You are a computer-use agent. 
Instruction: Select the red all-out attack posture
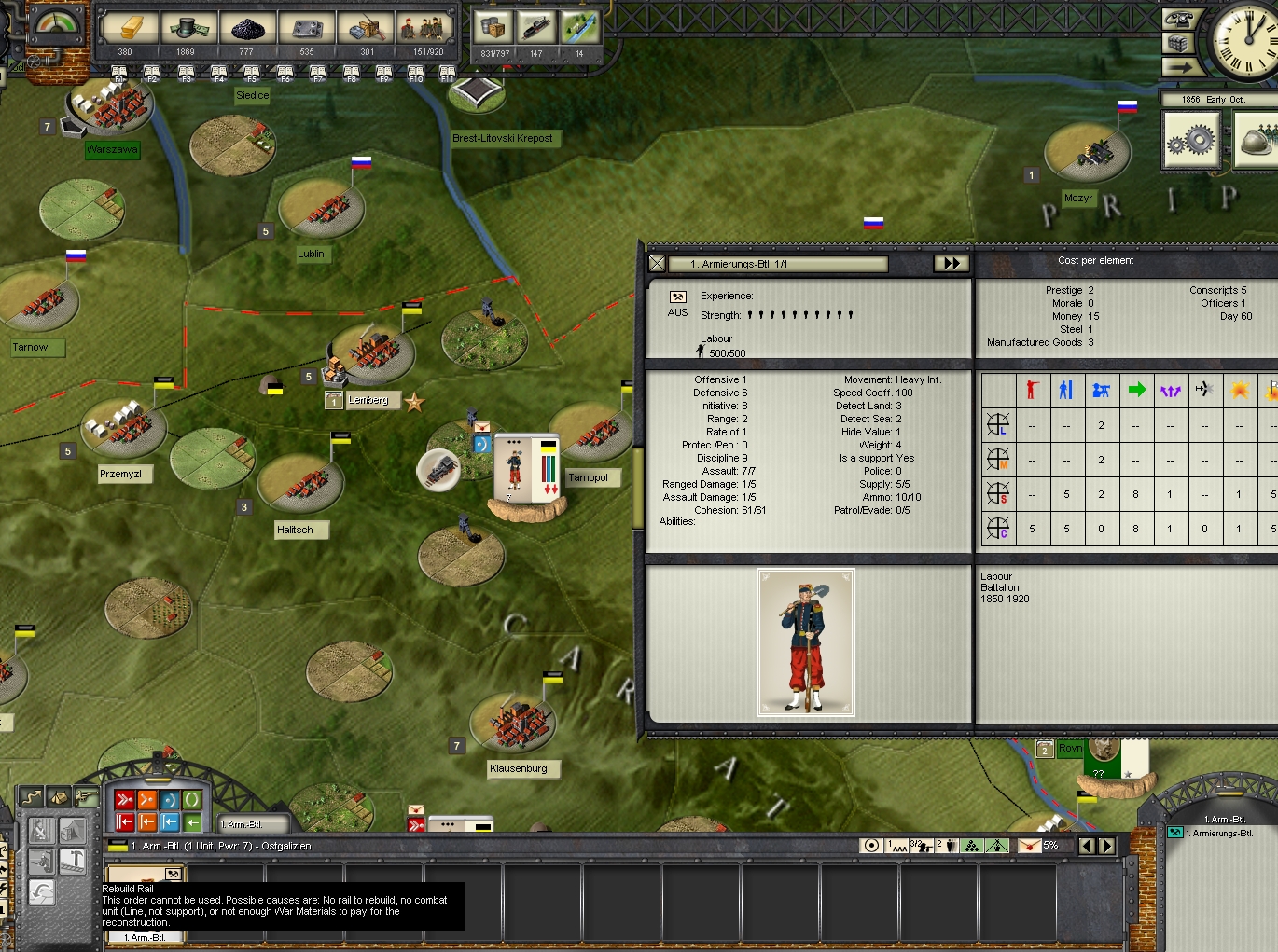(x=125, y=800)
